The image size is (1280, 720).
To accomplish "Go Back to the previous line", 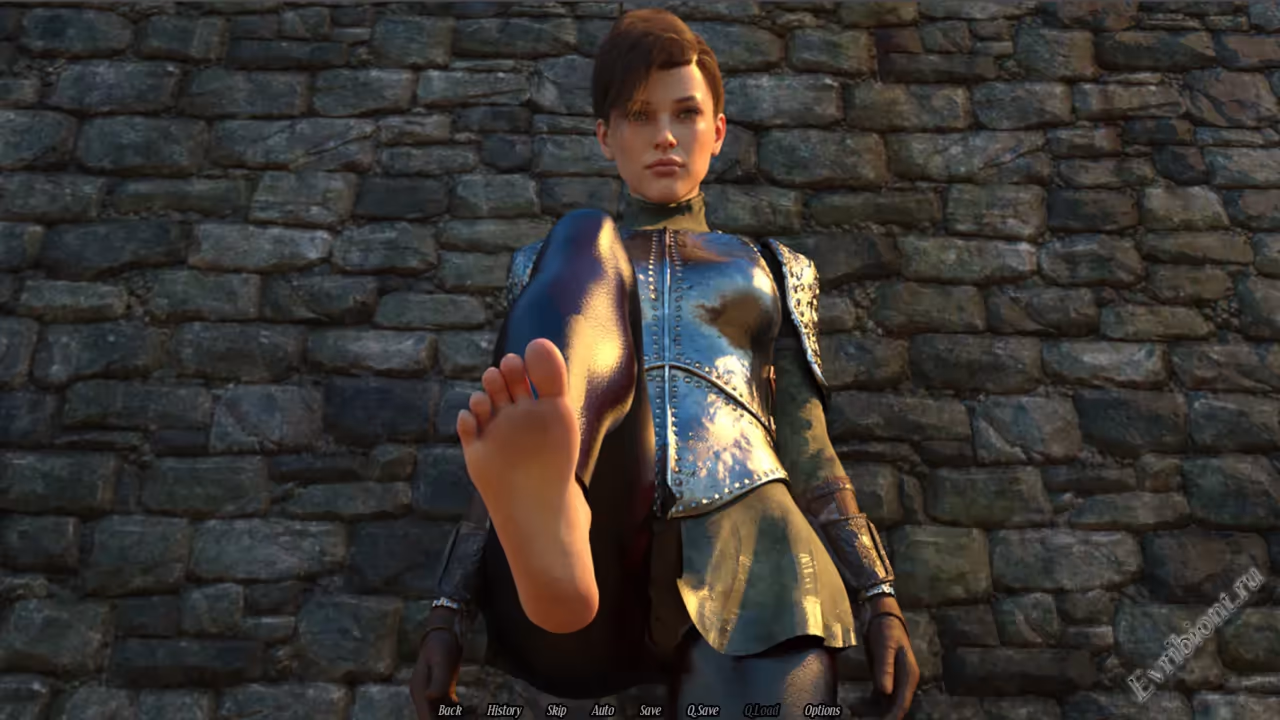I will click(x=450, y=710).
